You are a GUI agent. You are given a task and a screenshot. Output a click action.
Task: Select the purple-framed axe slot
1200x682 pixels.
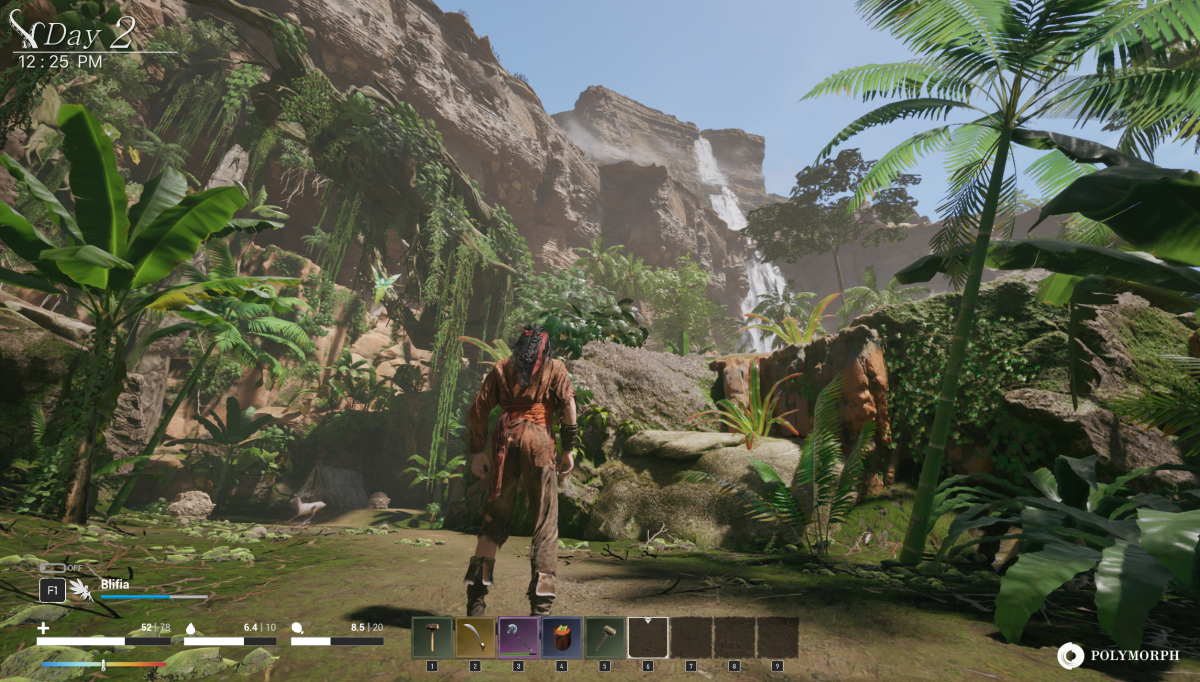click(x=519, y=637)
